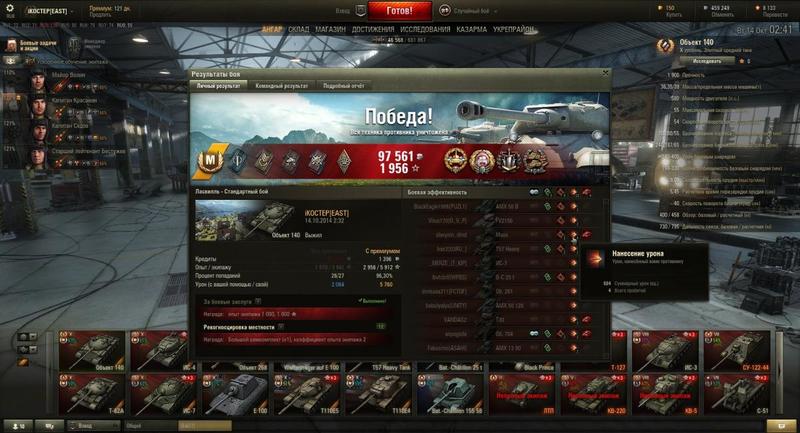Screen dimensions: 800x433
Task: Select the СУ-122-44 tank in the carousel
Action: point(741,352)
